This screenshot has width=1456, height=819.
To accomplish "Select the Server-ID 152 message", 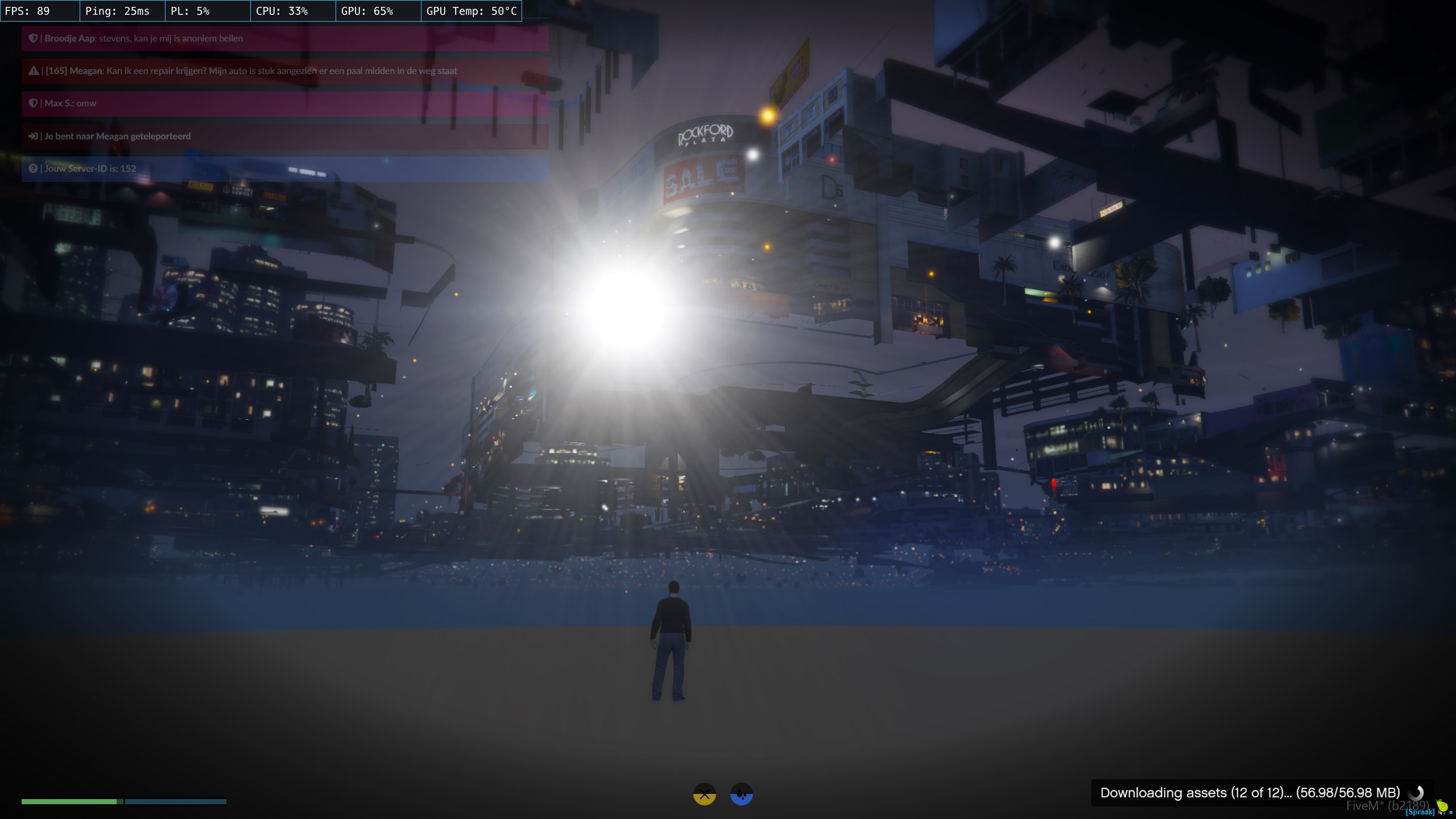I will click(x=284, y=169).
